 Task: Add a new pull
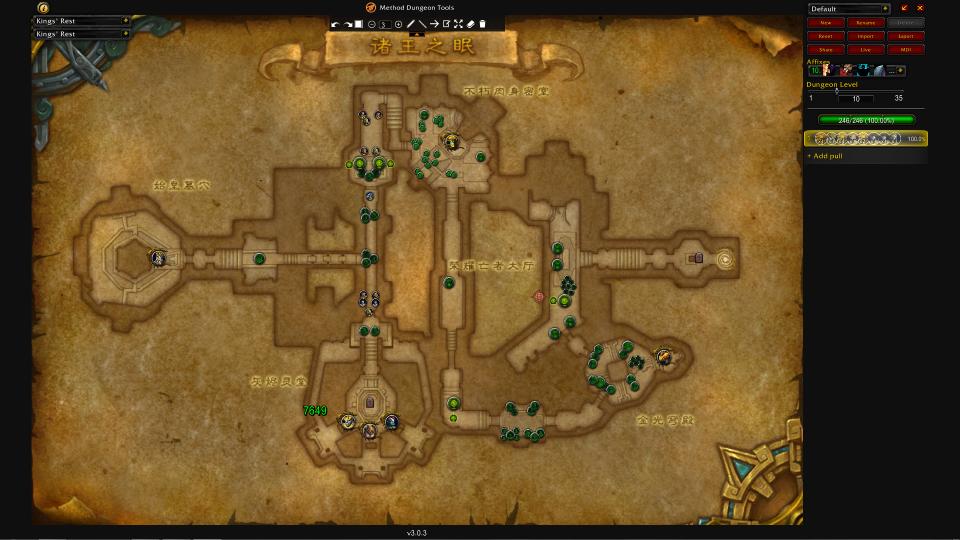tap(825, 156)
